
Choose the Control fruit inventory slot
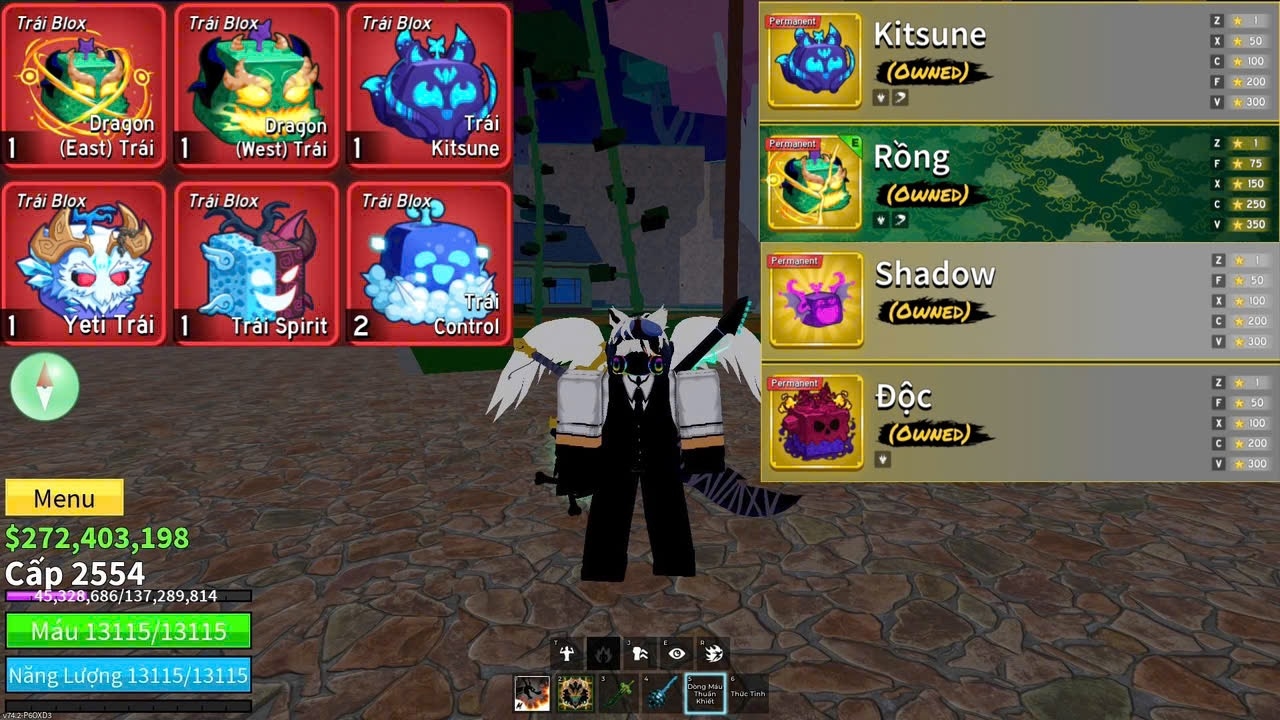click(428, 264)
